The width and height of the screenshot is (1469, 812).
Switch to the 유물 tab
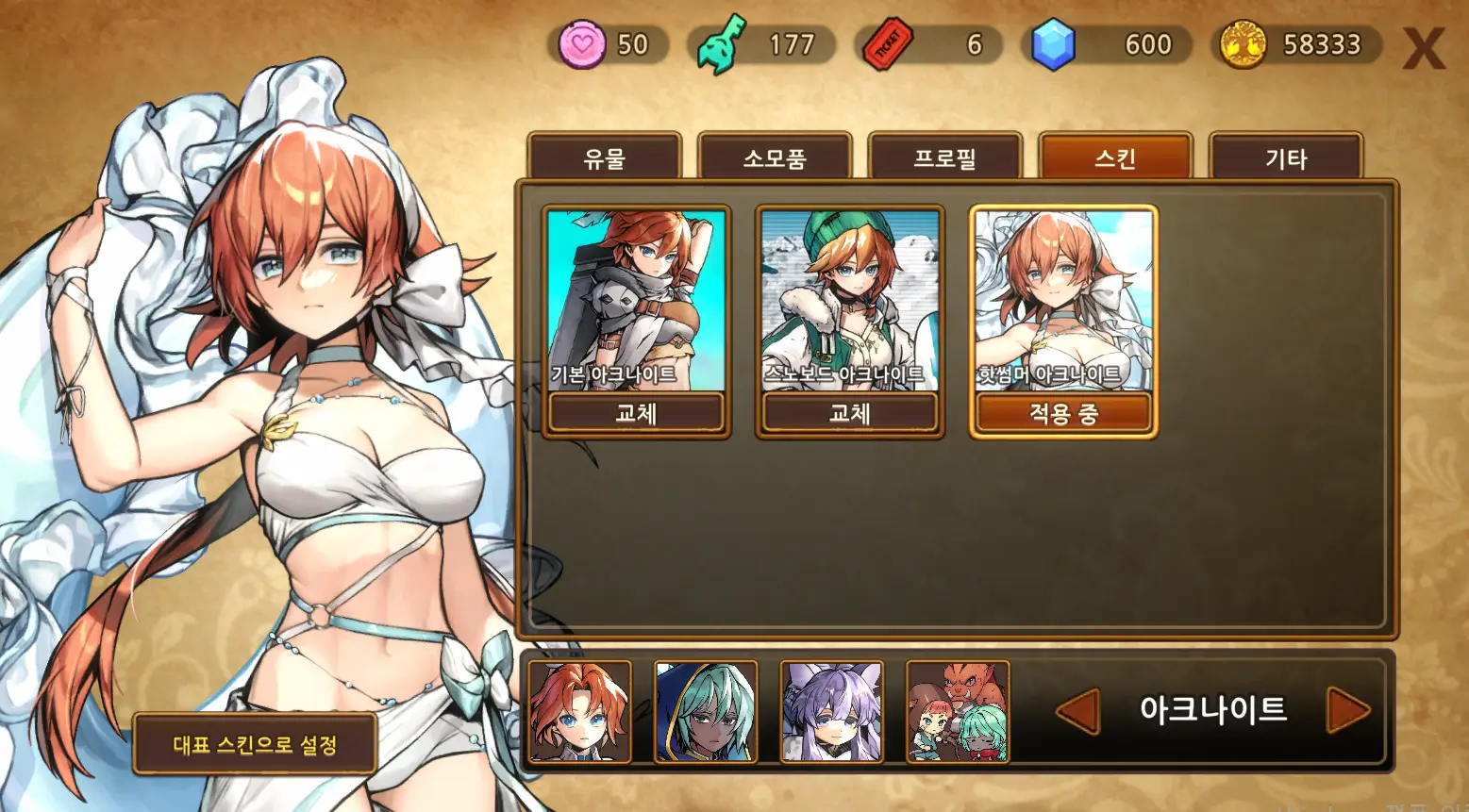(x=604, y=157)
